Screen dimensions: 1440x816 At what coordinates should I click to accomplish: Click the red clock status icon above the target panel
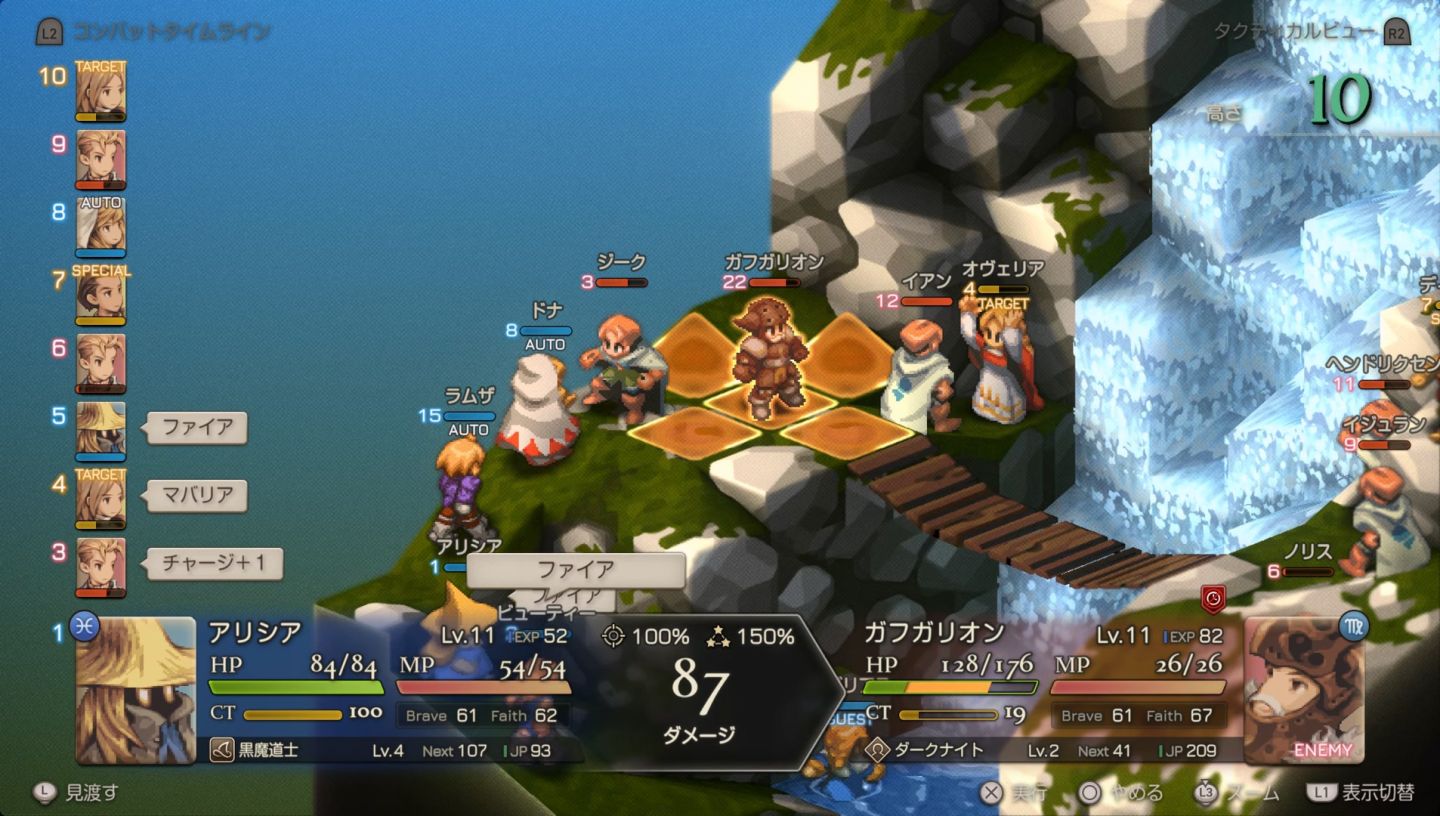pos(1213,599)
